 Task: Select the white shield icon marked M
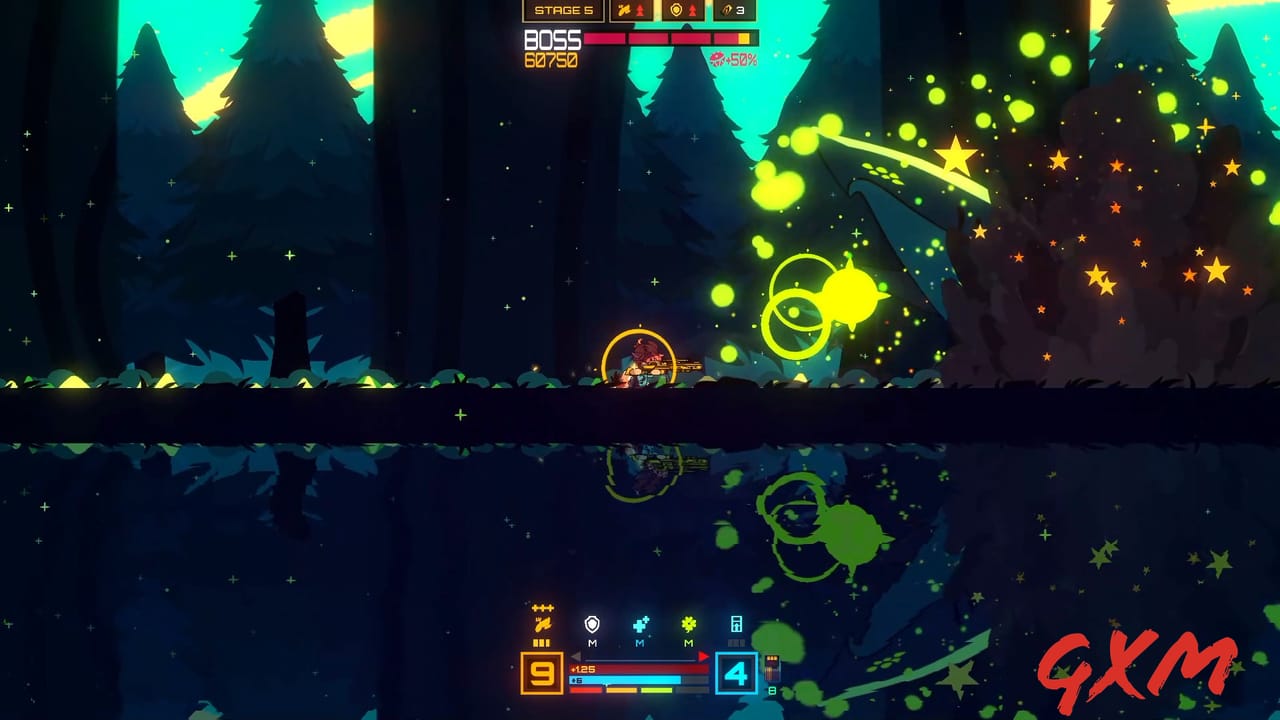[x=592, y=624]
